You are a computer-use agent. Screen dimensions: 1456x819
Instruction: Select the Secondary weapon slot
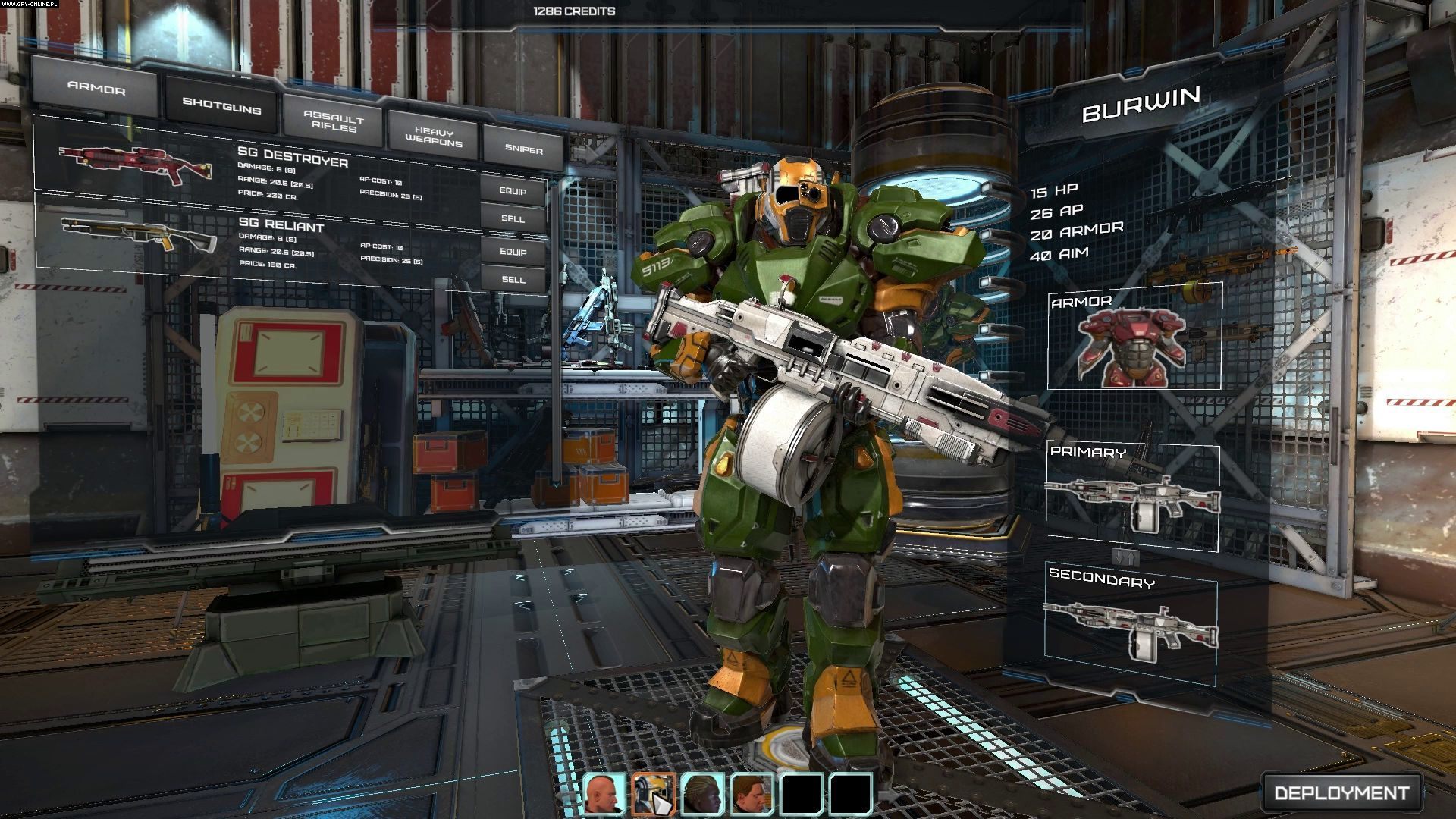pos(1131,623)
